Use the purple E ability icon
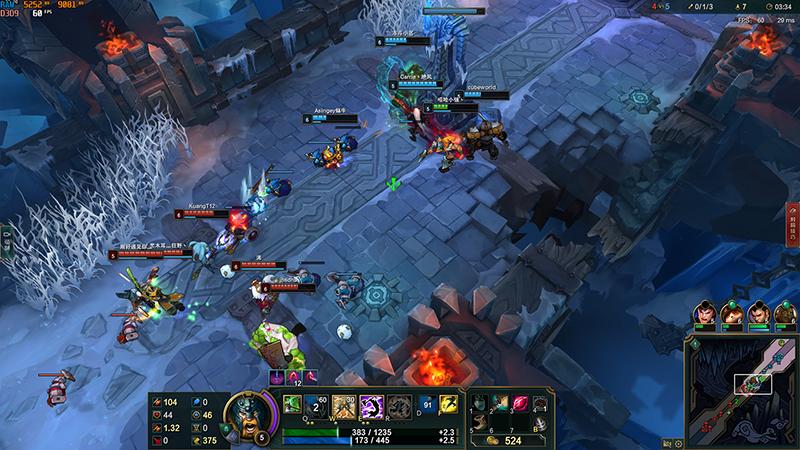The image size is (800, 450). pos(371,406)
